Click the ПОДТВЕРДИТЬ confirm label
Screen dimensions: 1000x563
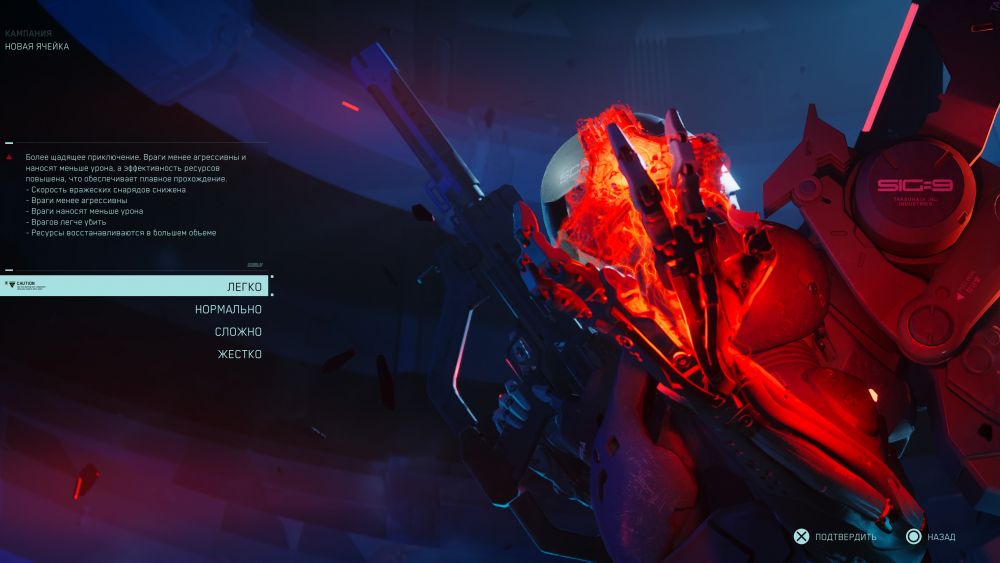coord(845,537)
